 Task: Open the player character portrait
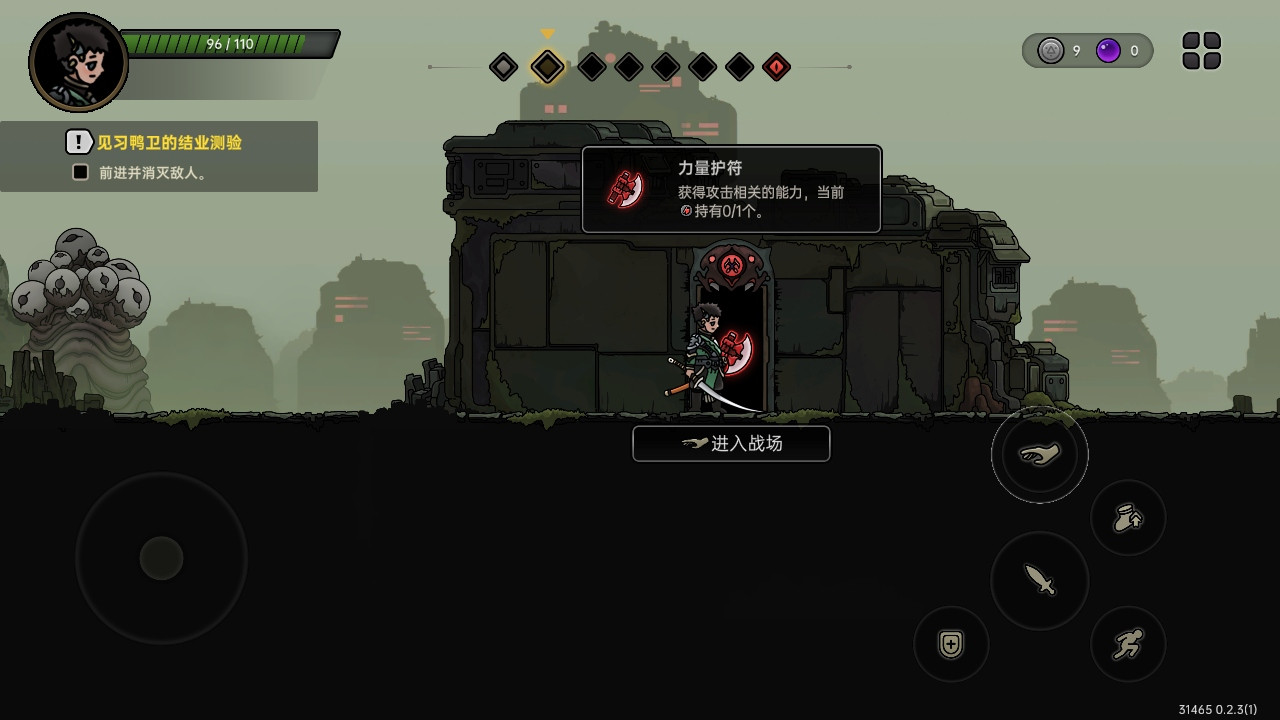[79, 62]
